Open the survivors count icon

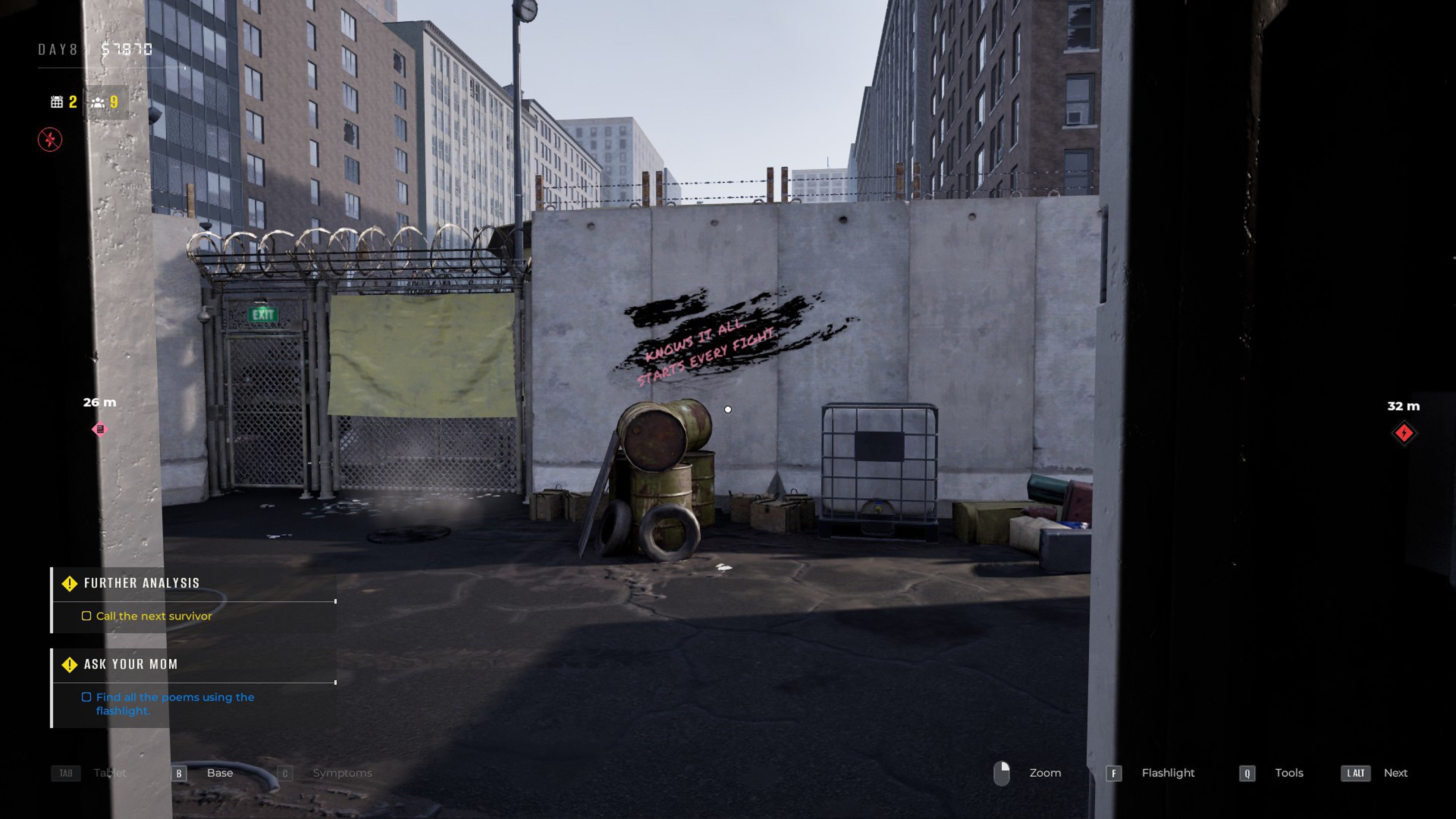[98, 102]
